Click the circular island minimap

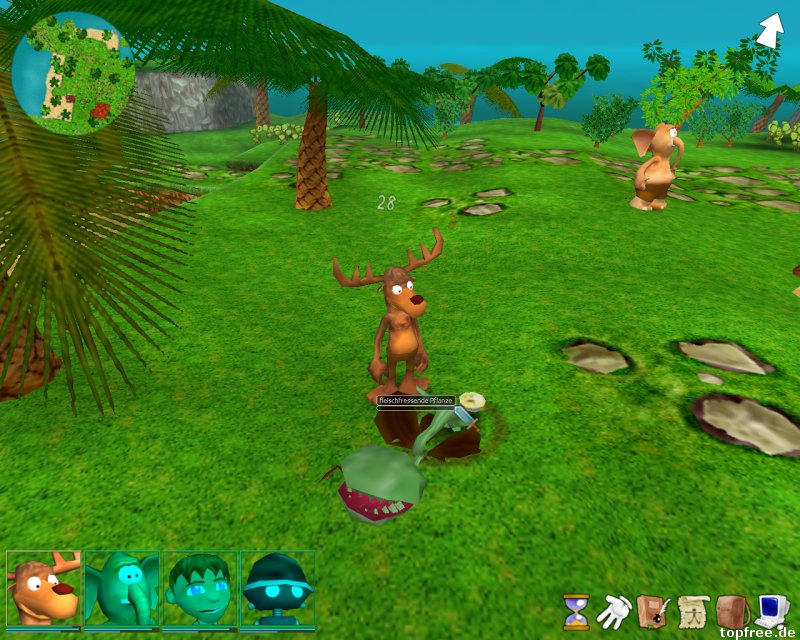[73, 73]
